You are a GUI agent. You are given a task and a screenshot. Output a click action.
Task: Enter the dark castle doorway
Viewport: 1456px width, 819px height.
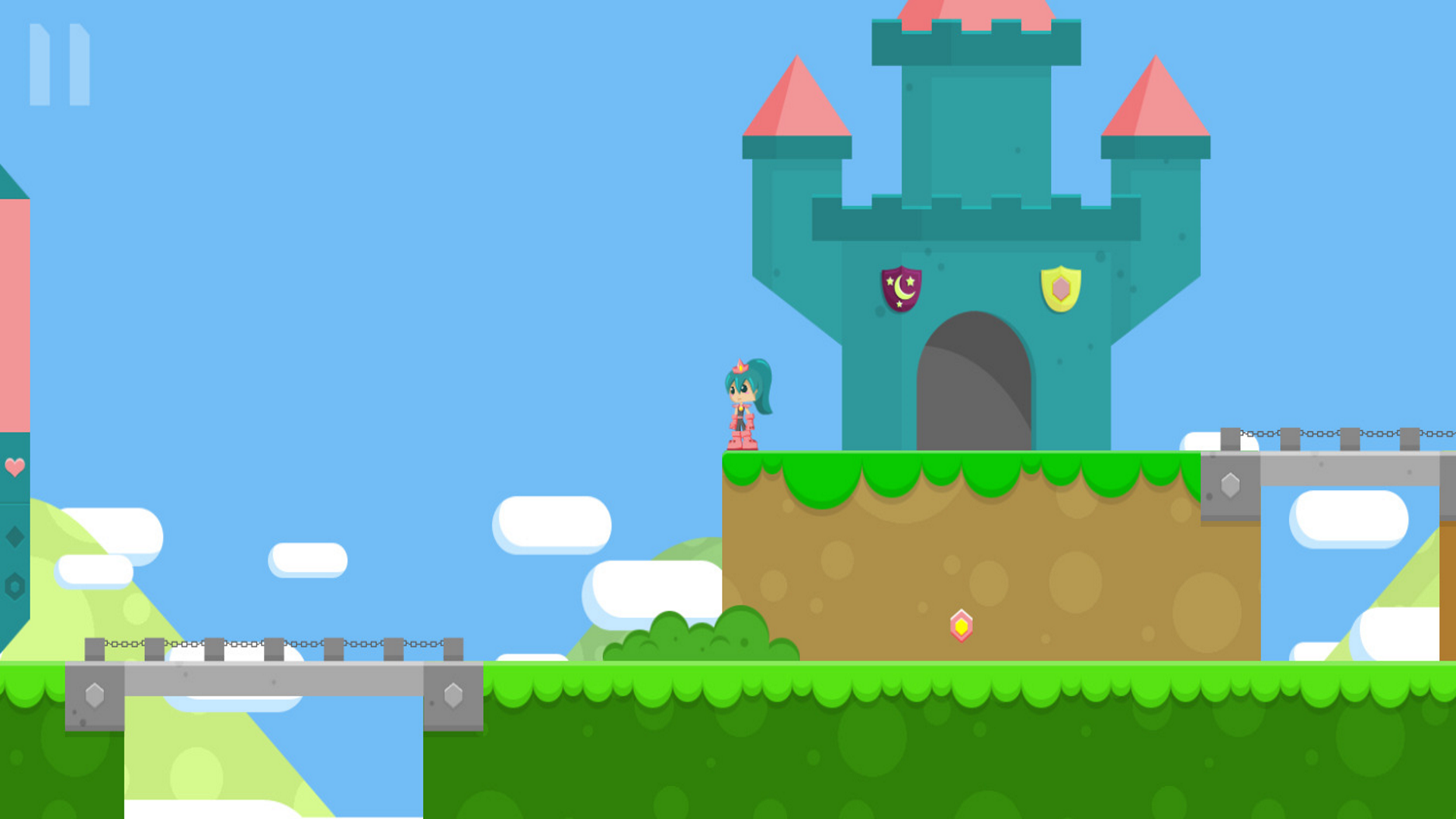[x=974, y=379]
